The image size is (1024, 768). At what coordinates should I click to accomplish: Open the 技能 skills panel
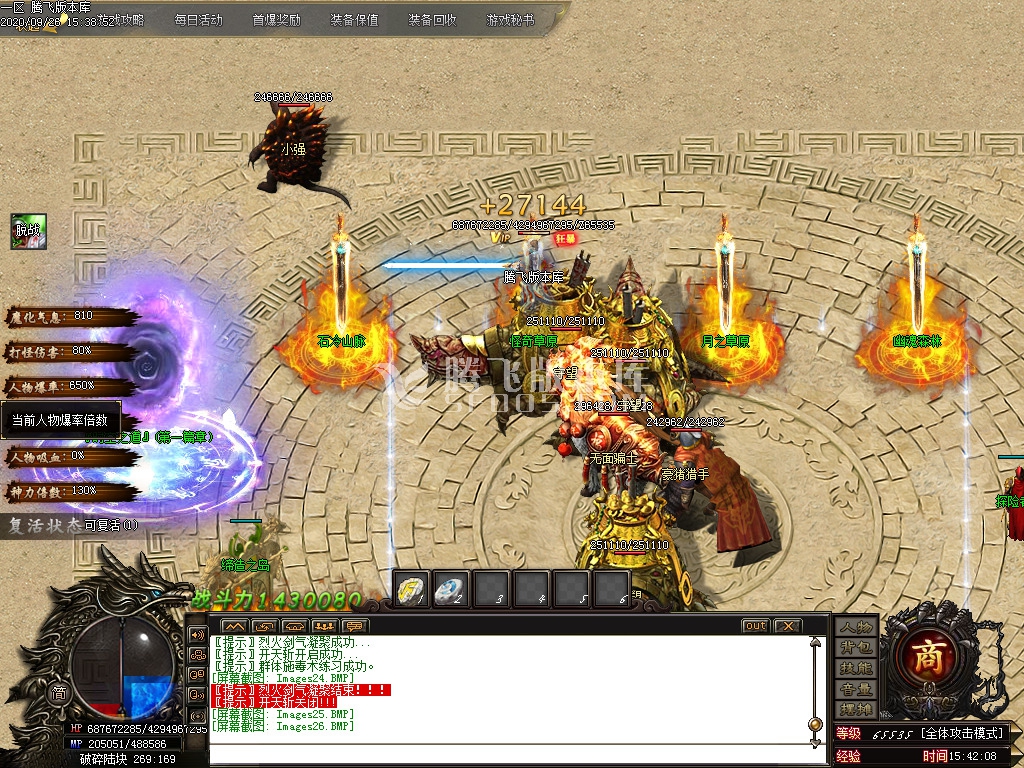[x=856, y=668]
